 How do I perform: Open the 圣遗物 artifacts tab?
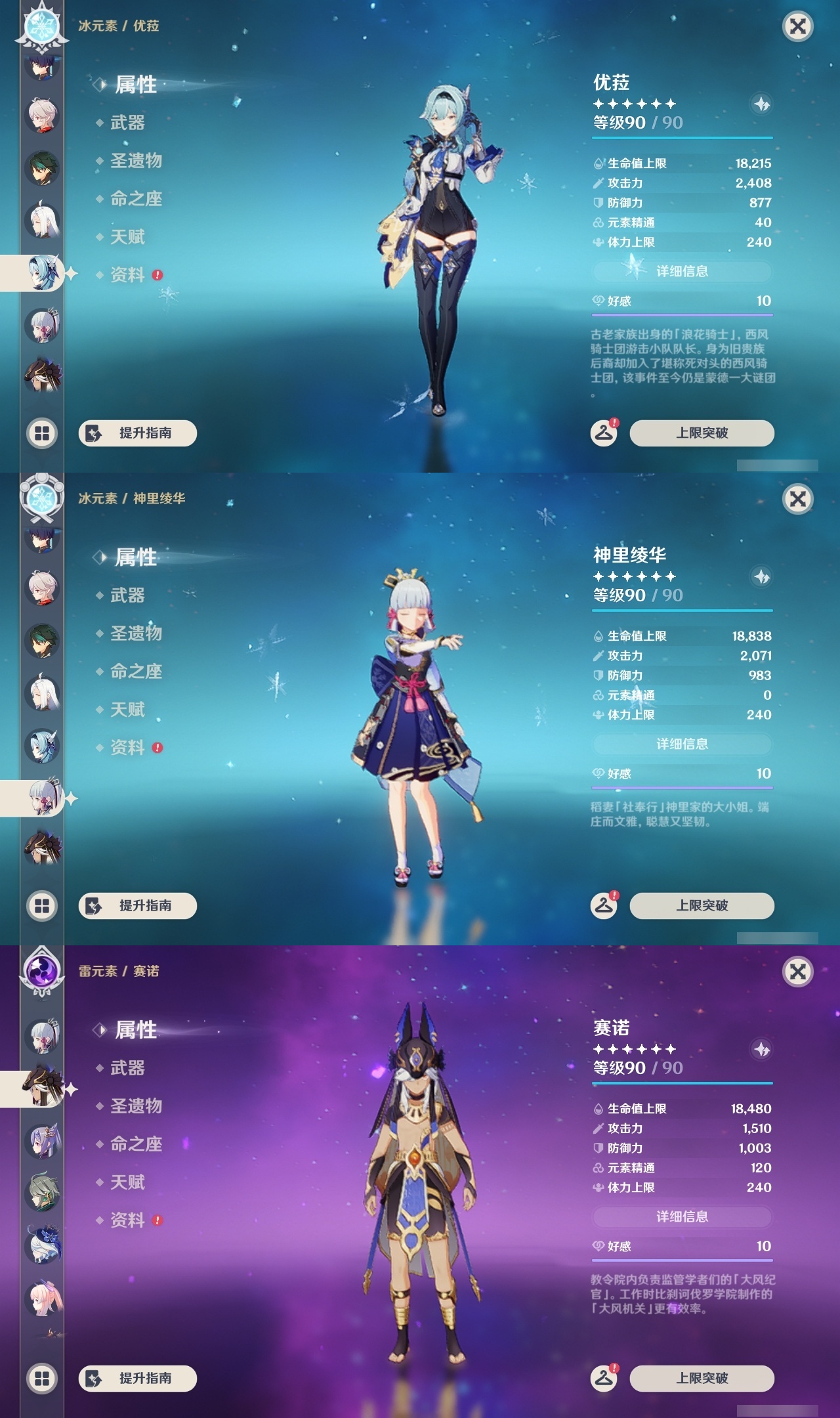click(x=136, y=161)
